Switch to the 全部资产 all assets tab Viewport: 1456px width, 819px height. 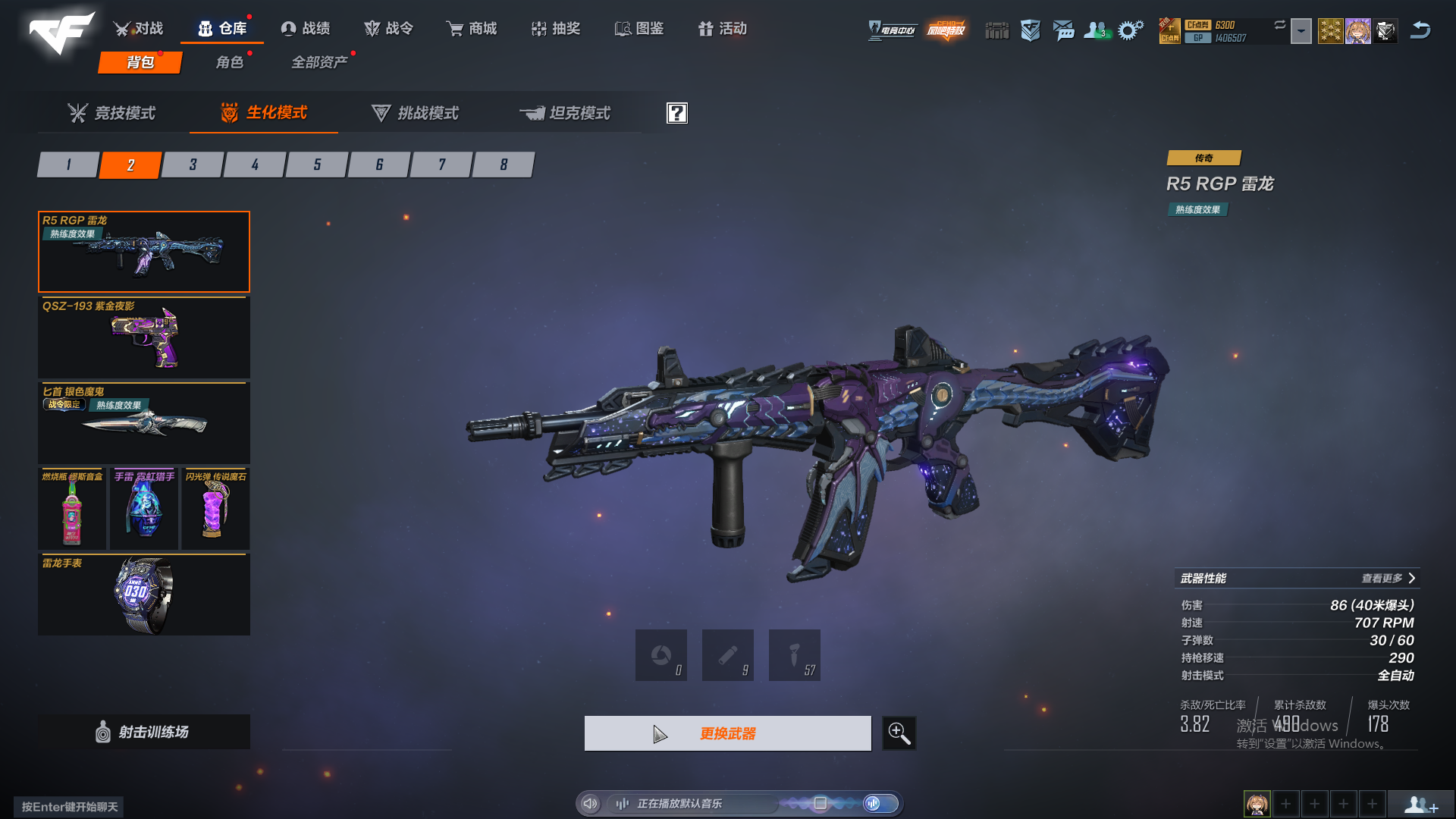tap(319, 62)
